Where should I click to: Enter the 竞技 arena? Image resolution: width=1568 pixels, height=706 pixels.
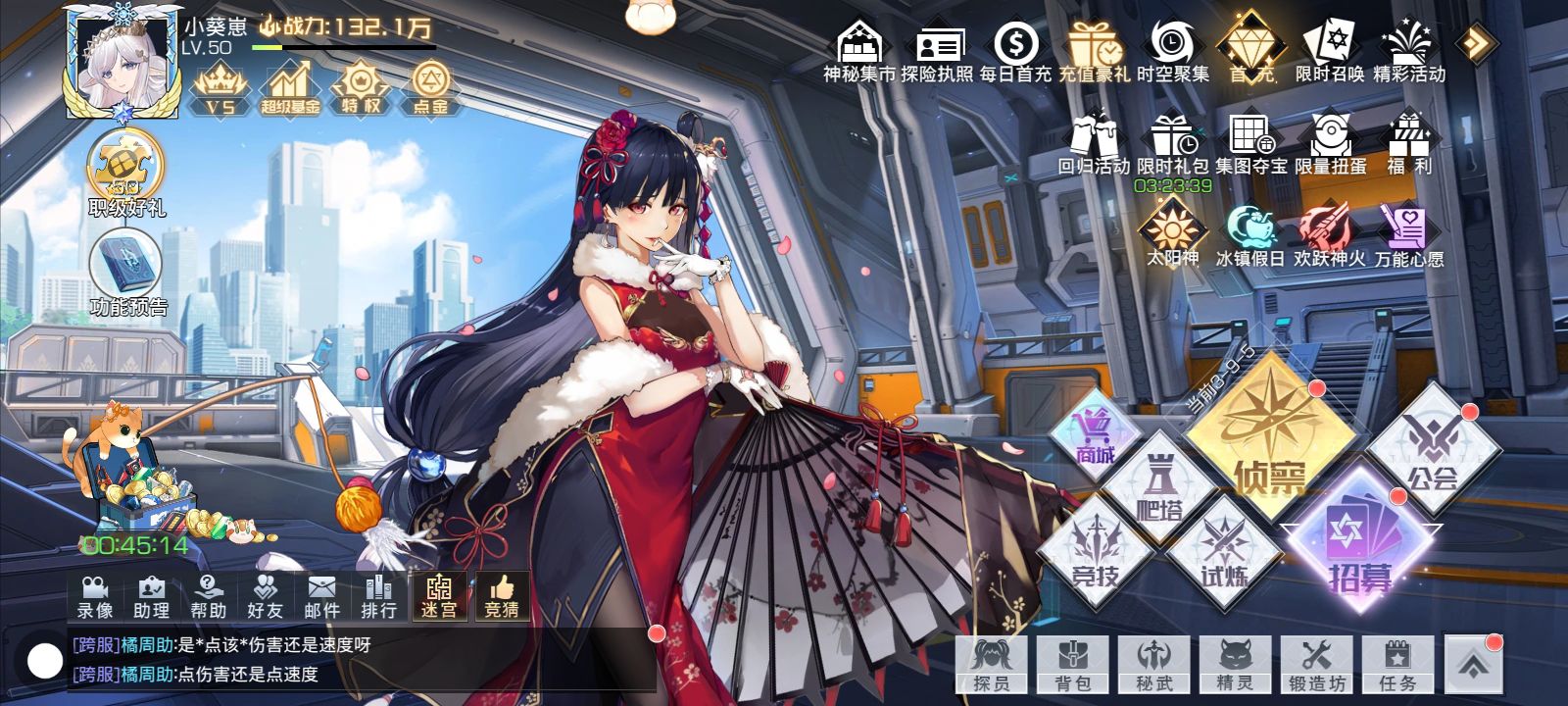[1095, 554]
